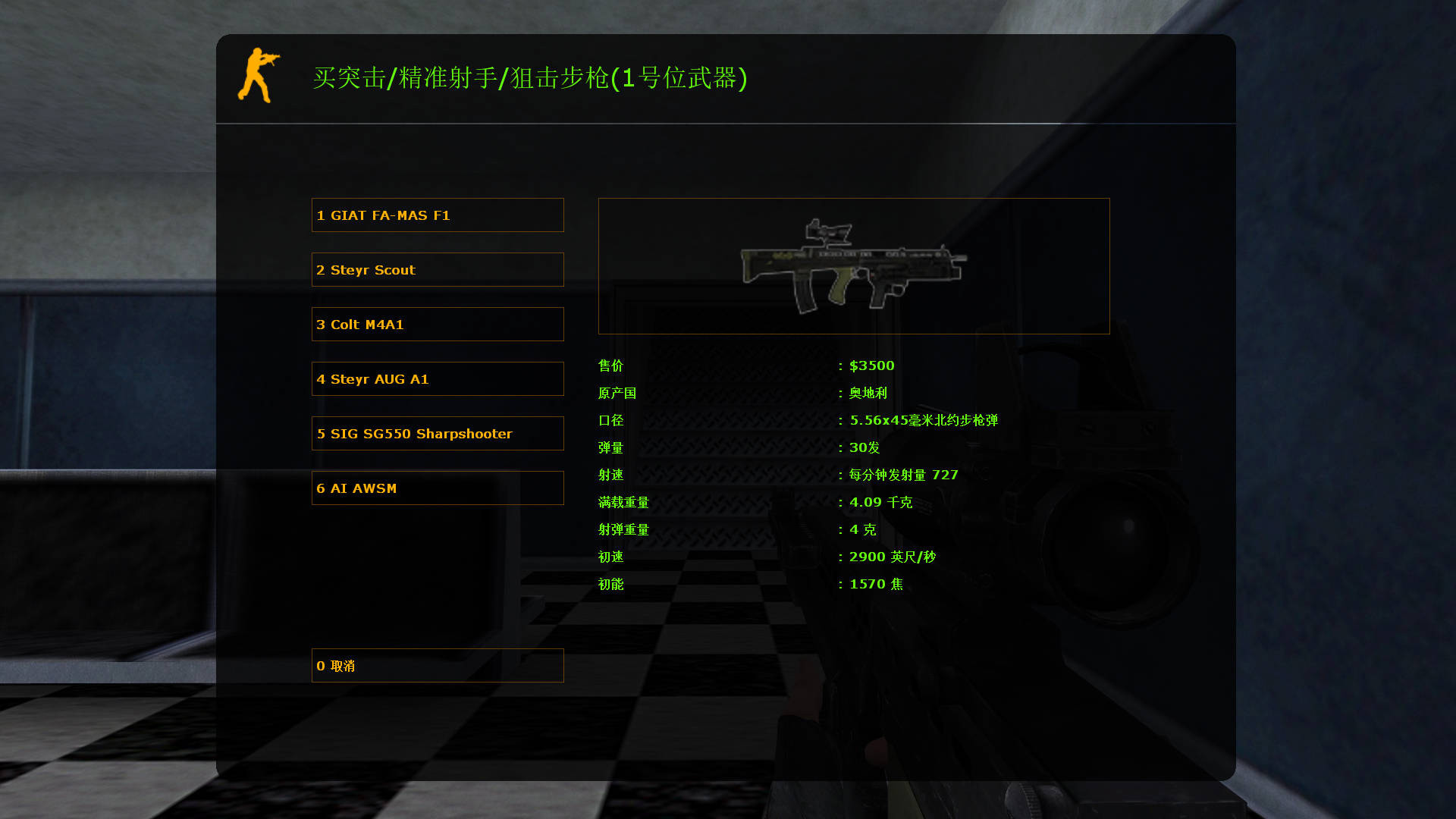Click the 4.09 千克 loaded weight value
The image size is (1456, 819).
pos(881,502)
